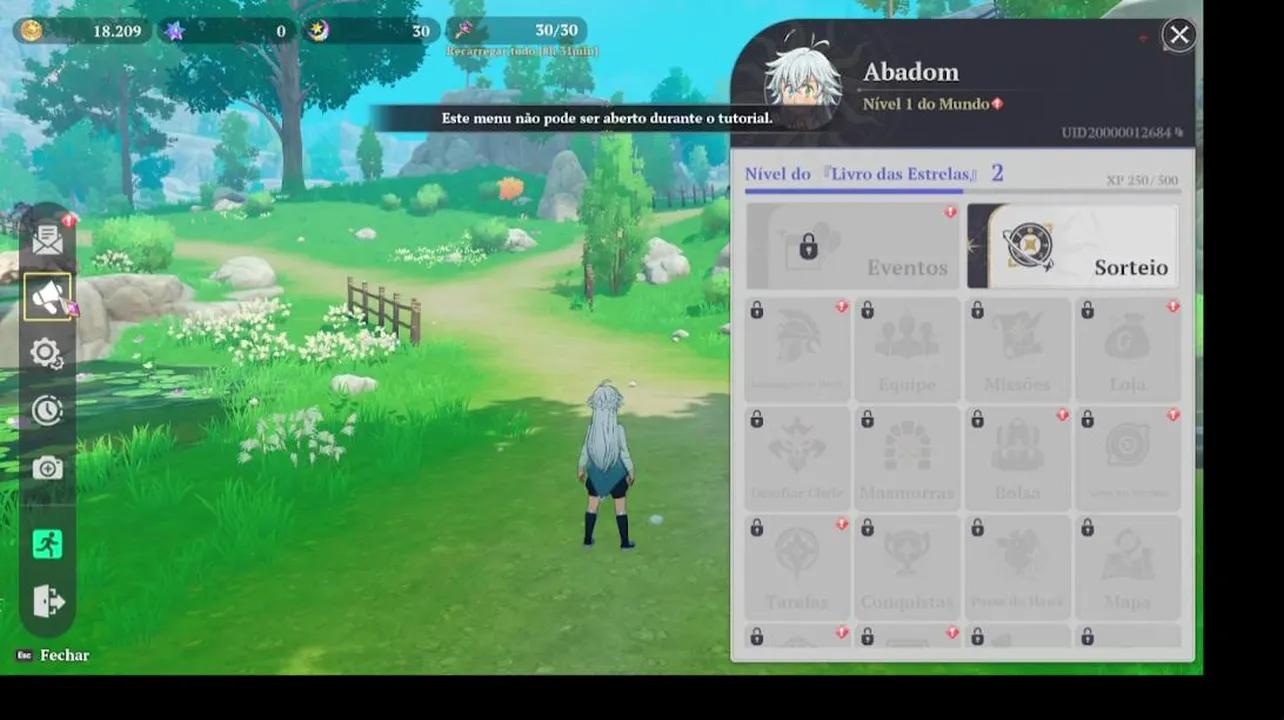Open the settings gear icon
1284x720 pixels.
tap(47, 352)
